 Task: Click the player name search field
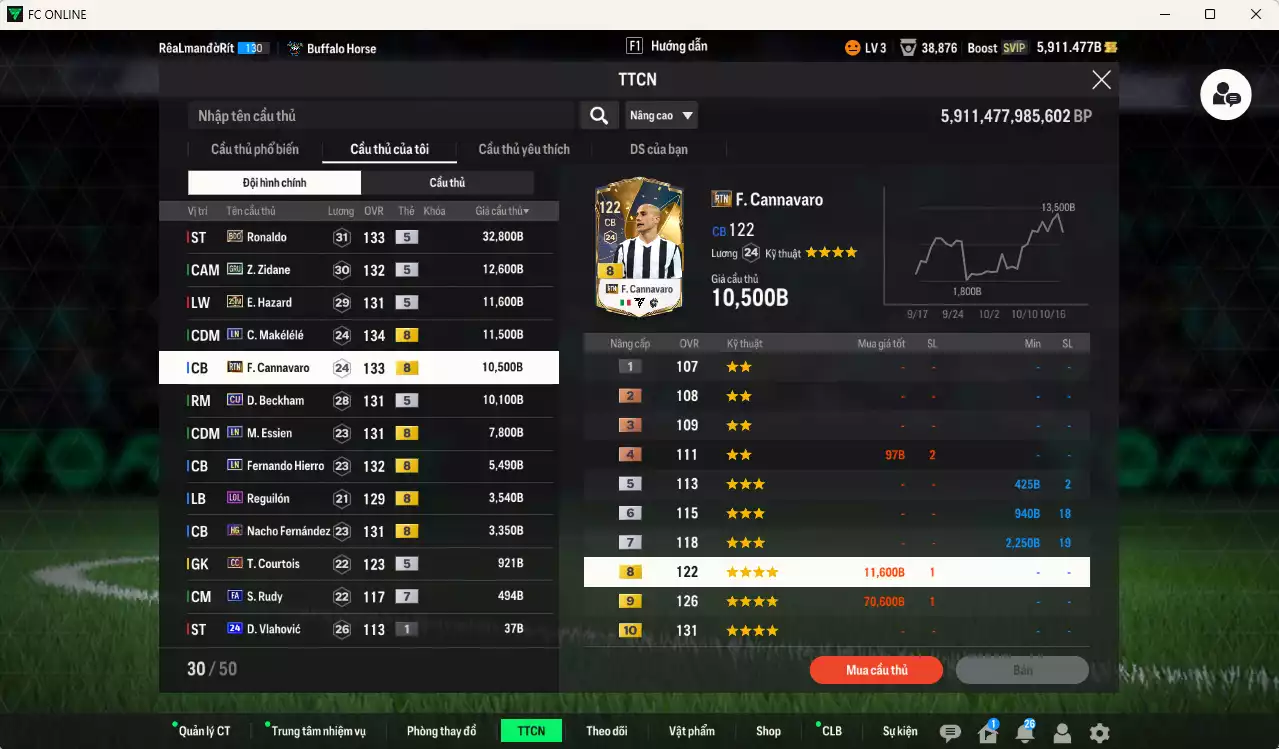[x=380, y=116]
